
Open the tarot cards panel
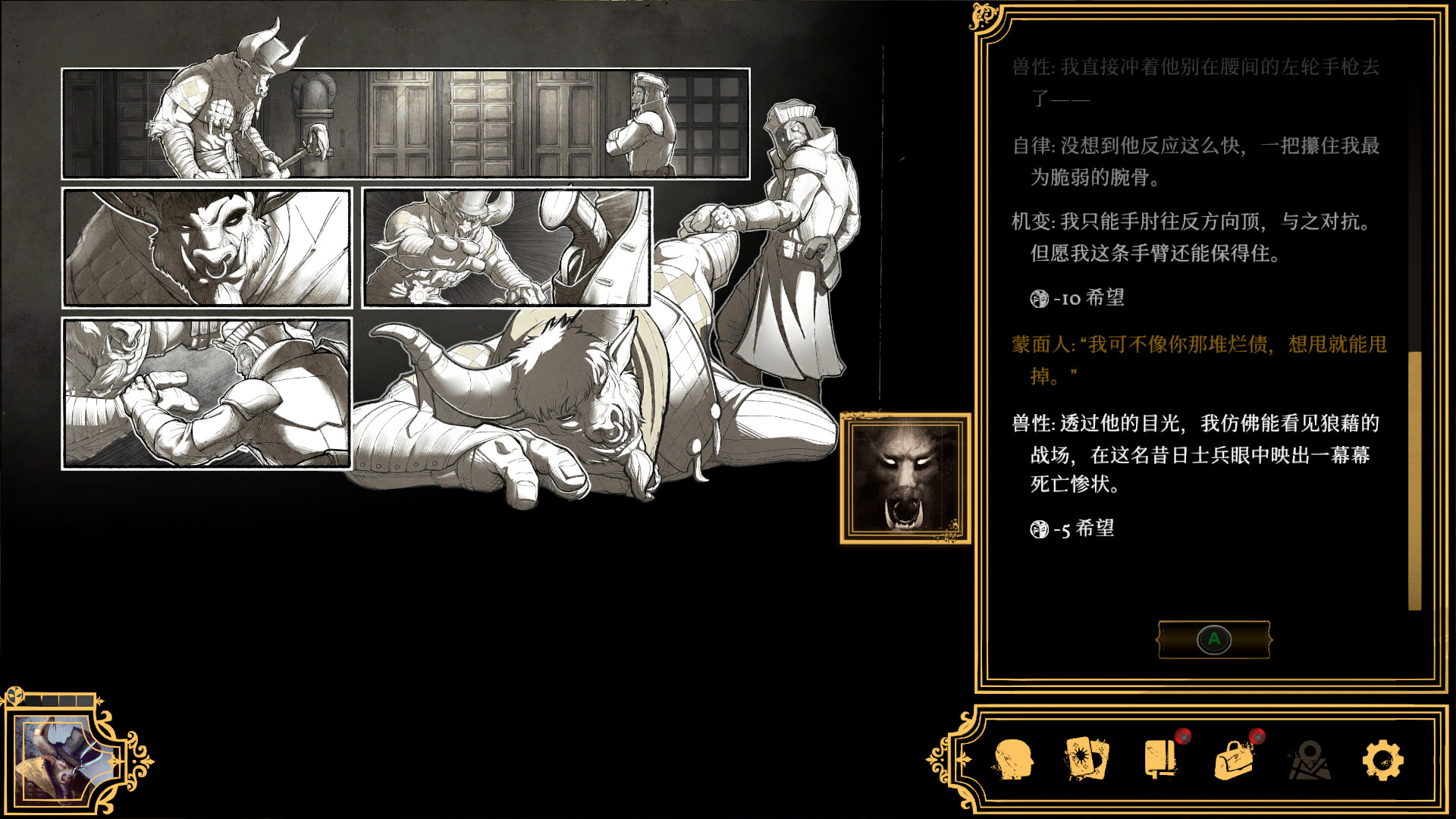click(1084, 758)
